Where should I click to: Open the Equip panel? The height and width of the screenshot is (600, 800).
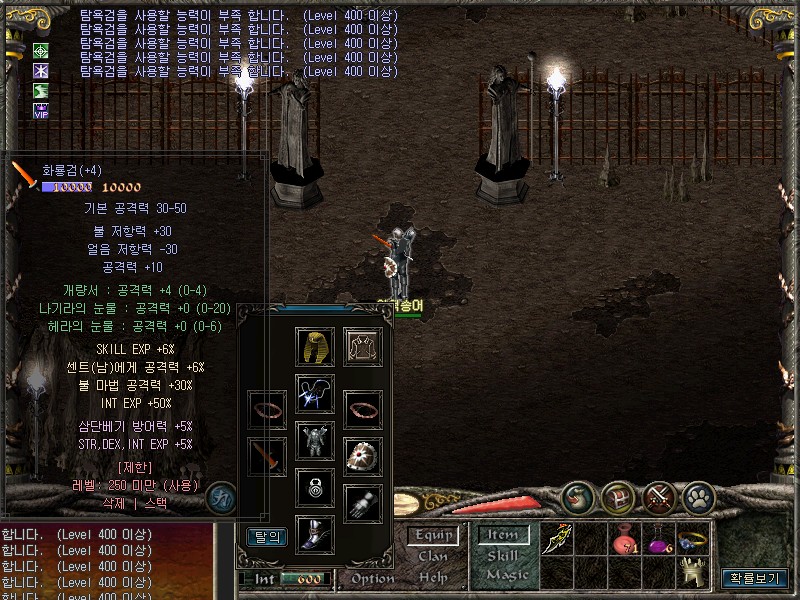coord(433,535)
